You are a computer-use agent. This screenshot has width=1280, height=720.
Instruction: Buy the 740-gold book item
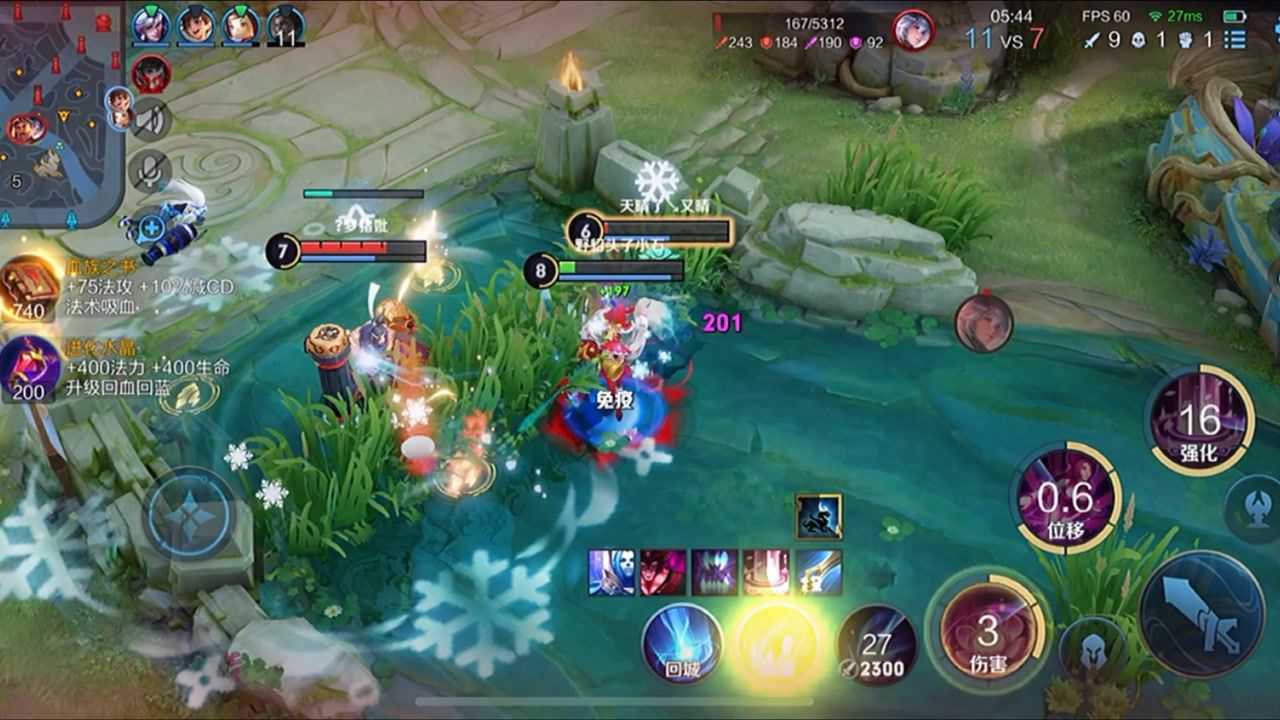[x=30, y=287]
